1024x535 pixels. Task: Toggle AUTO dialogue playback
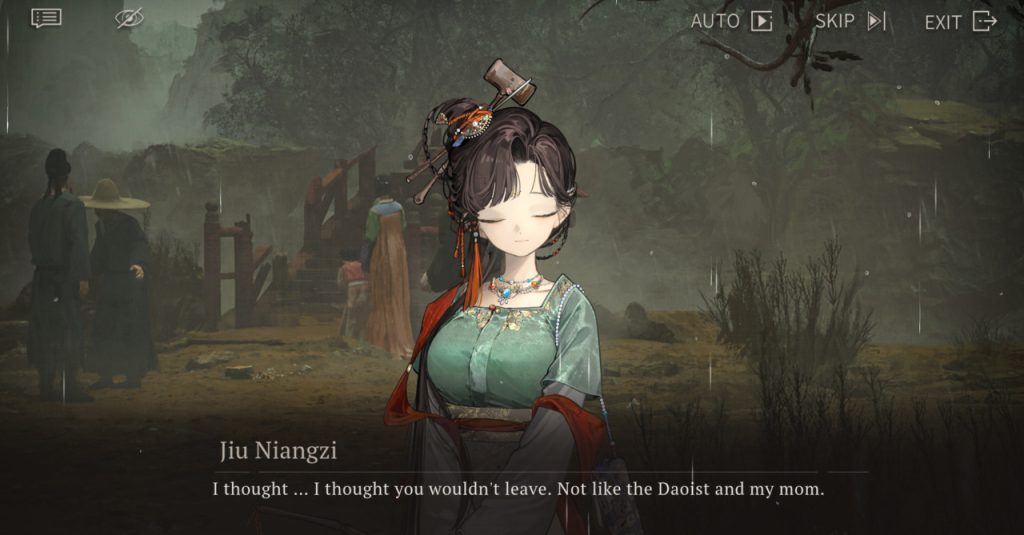point(731,21)
